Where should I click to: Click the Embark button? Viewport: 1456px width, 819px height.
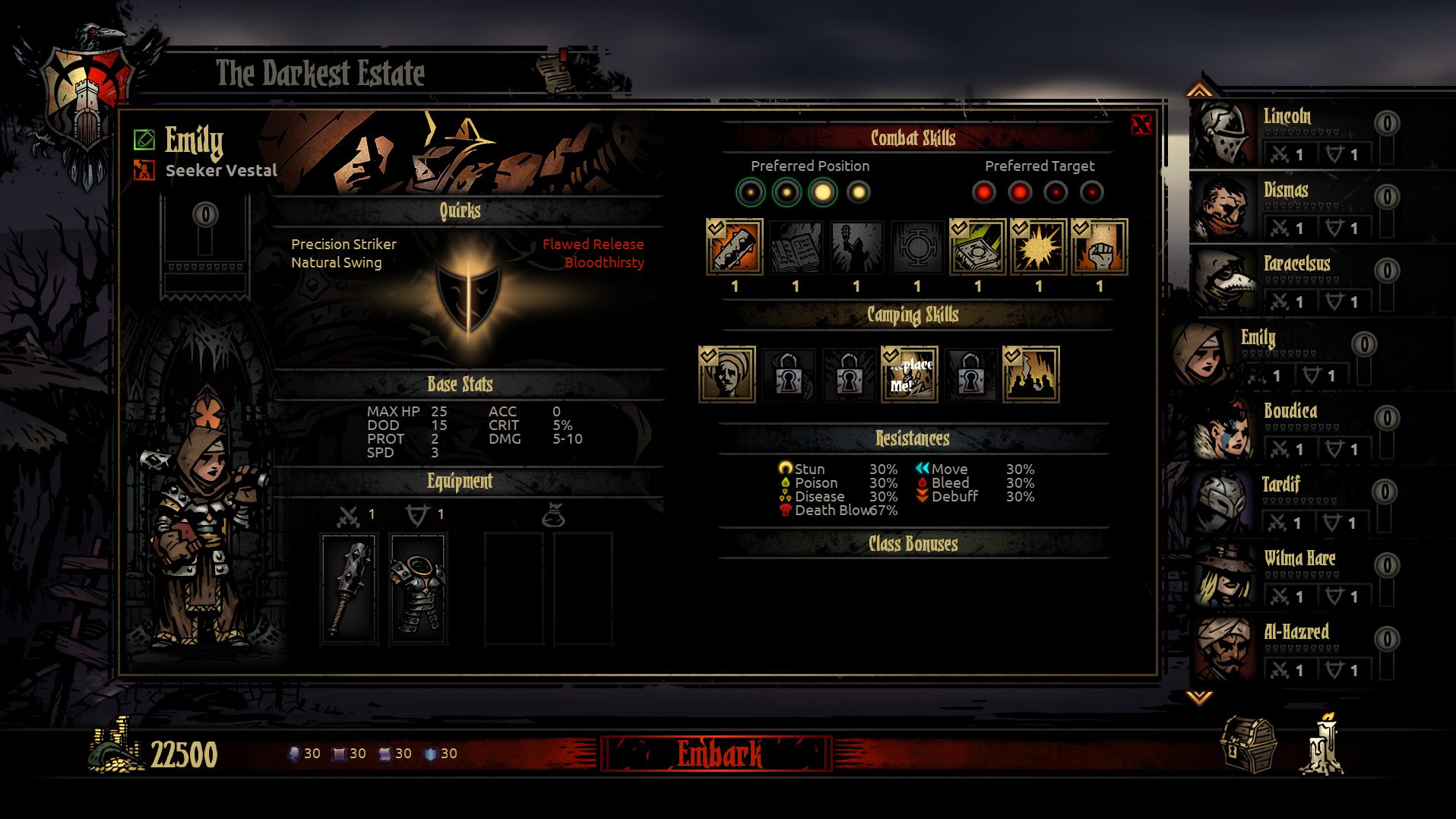point(717,754)
